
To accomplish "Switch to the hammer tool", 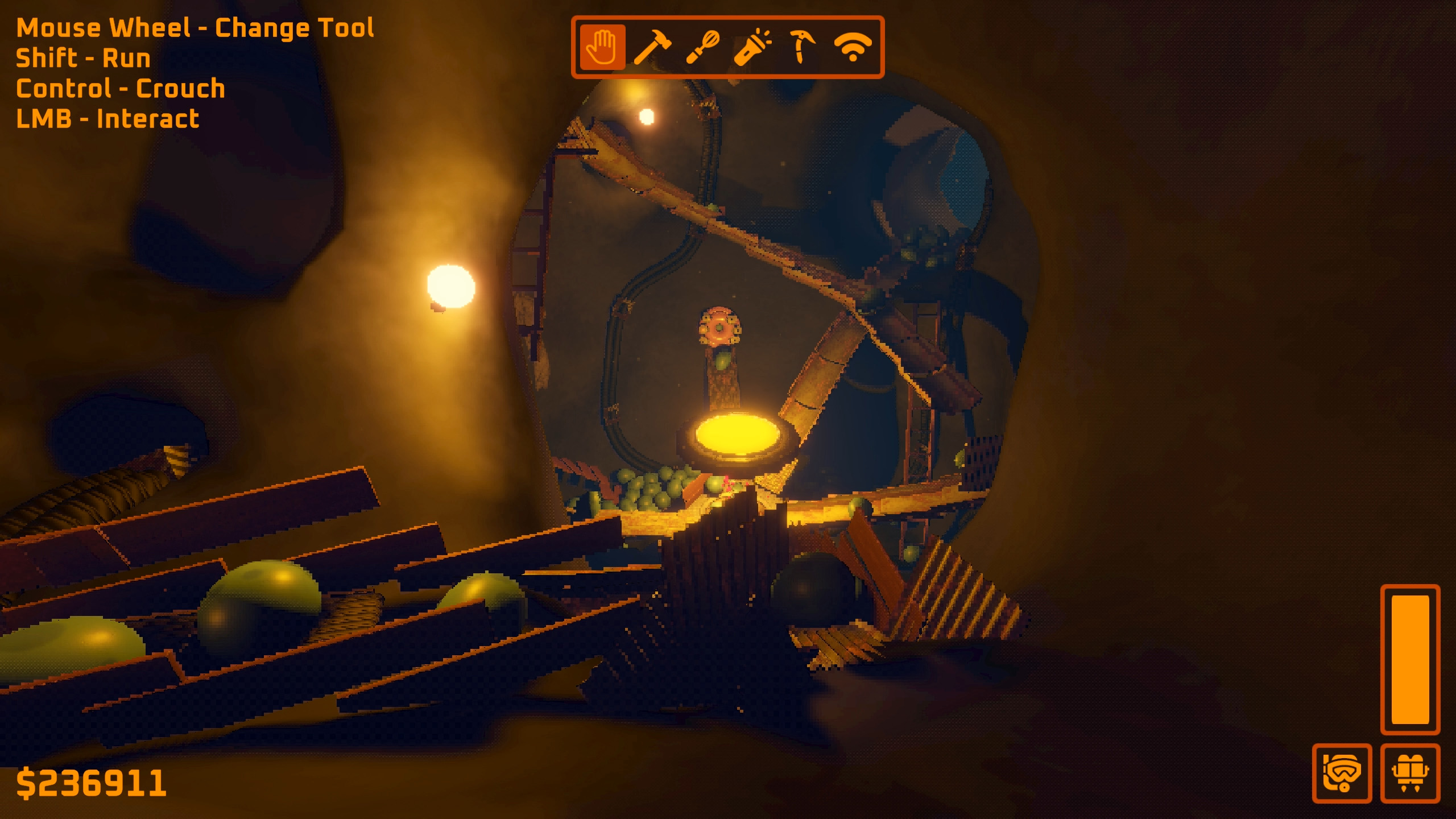I will click(652, 47).
